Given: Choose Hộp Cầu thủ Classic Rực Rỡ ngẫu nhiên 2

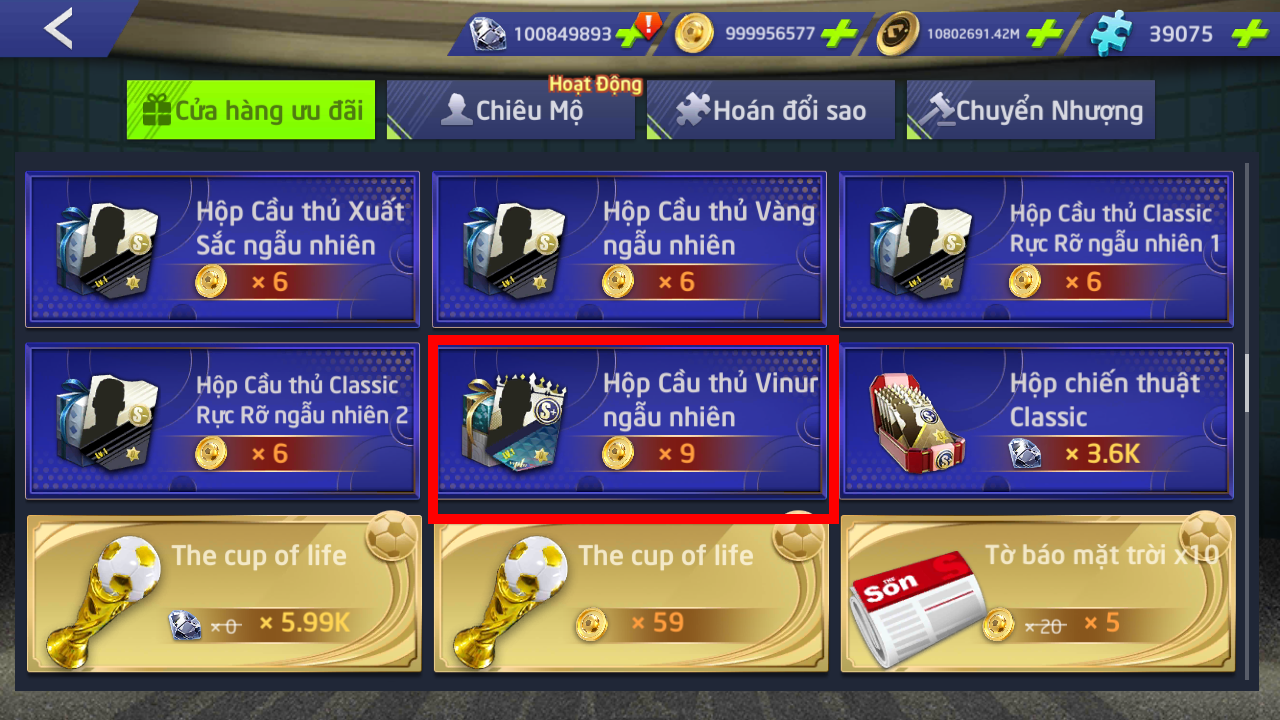Looking at the screenshot, I should (222, 420).
